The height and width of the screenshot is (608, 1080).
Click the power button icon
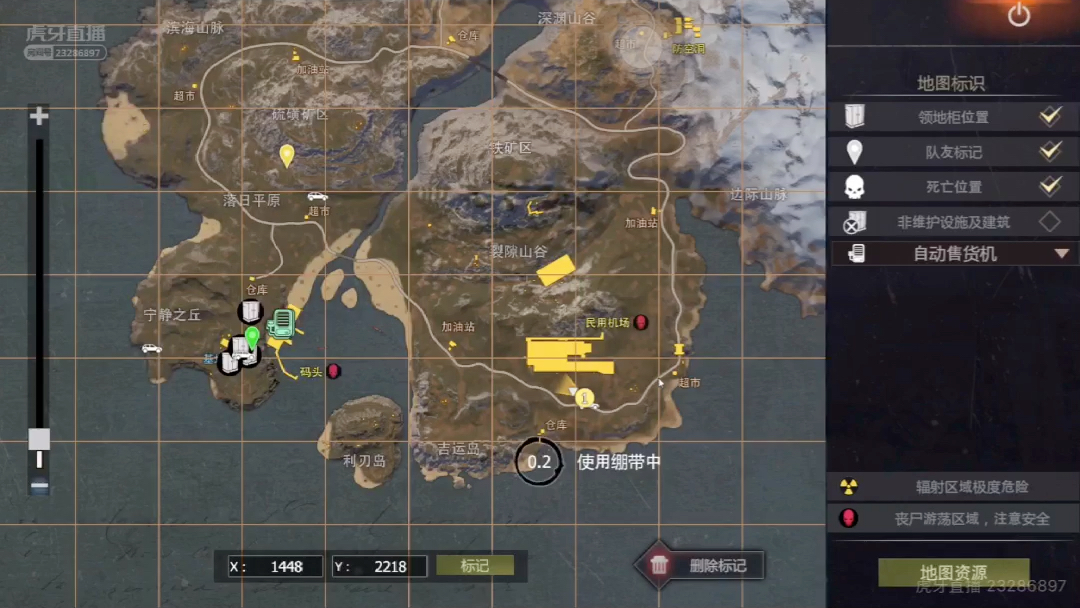[1018, 15]
